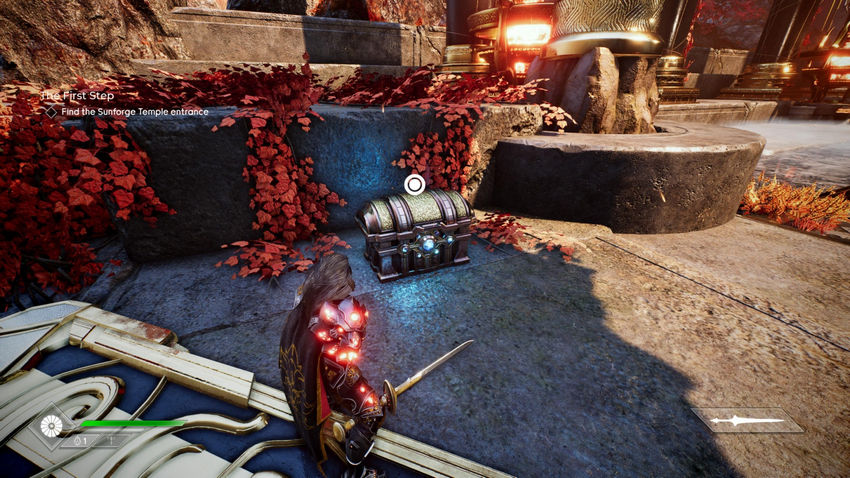Click the equipped sword weapon icon
850x478 pixels.
coord(746,420)
